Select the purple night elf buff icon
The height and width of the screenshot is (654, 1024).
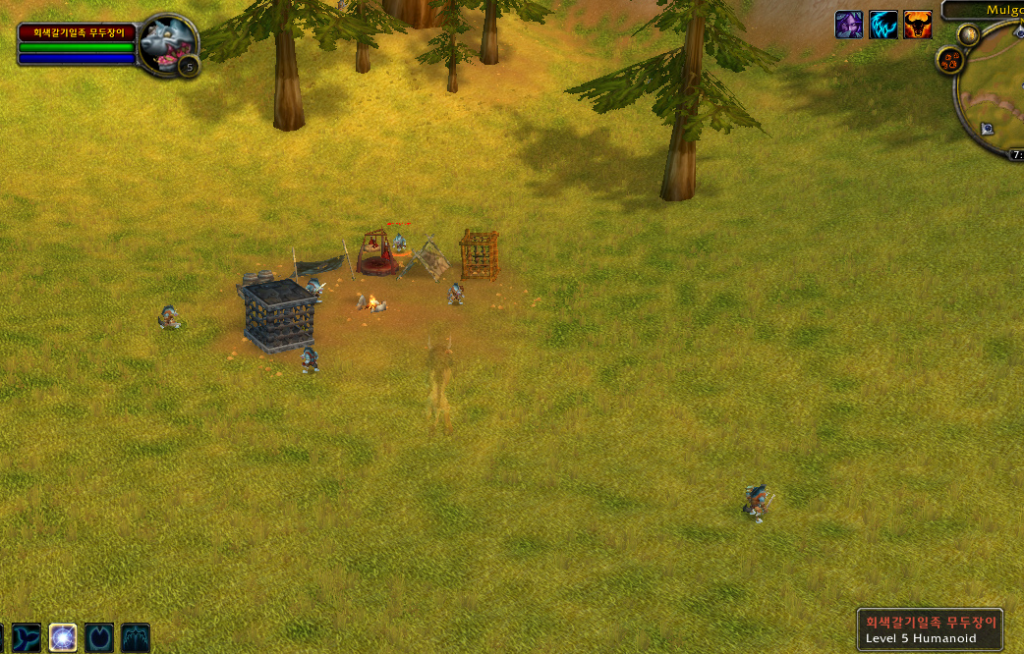(849, 25)
